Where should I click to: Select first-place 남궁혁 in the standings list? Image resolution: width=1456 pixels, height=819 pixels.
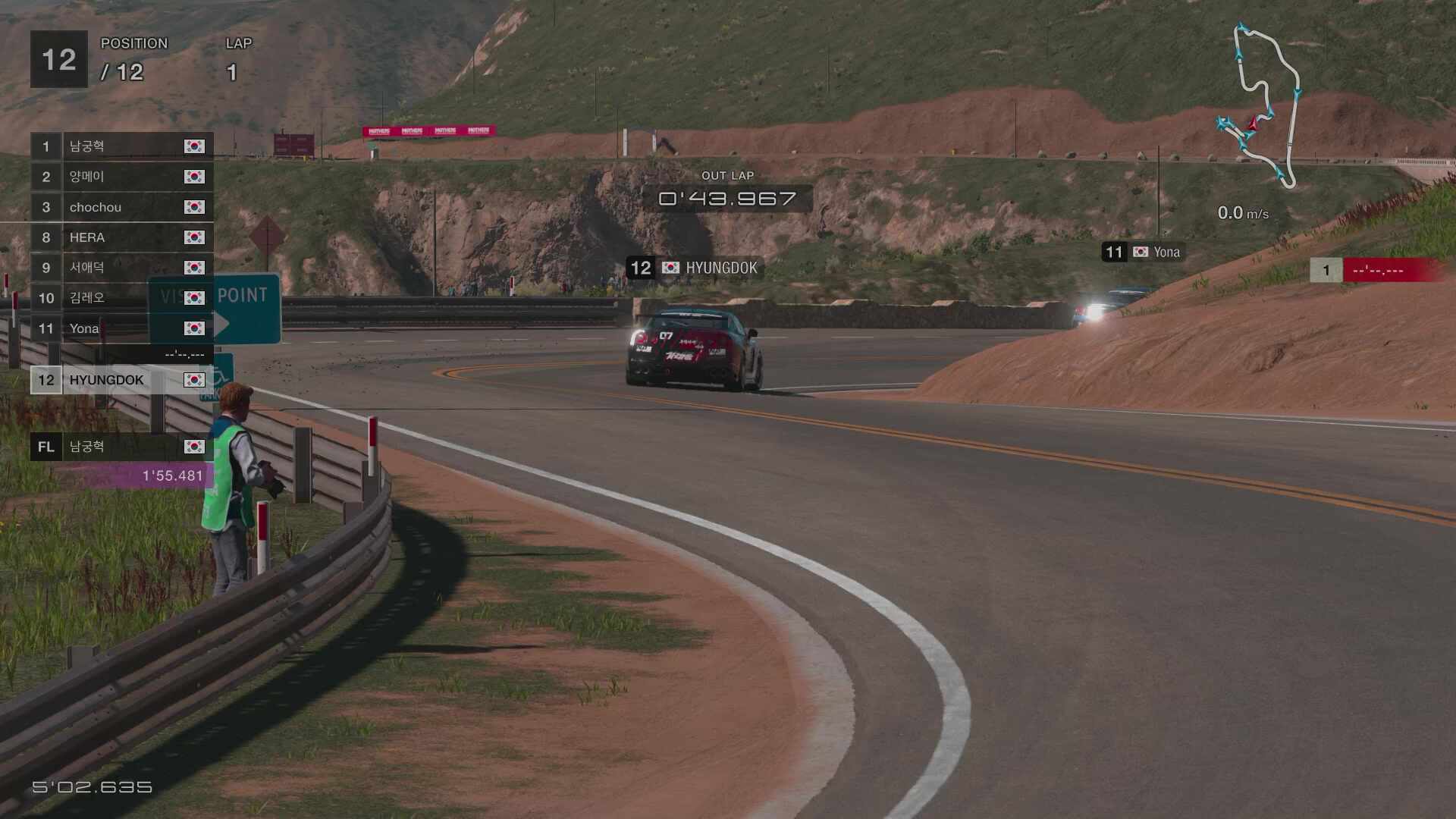[121, 146]
